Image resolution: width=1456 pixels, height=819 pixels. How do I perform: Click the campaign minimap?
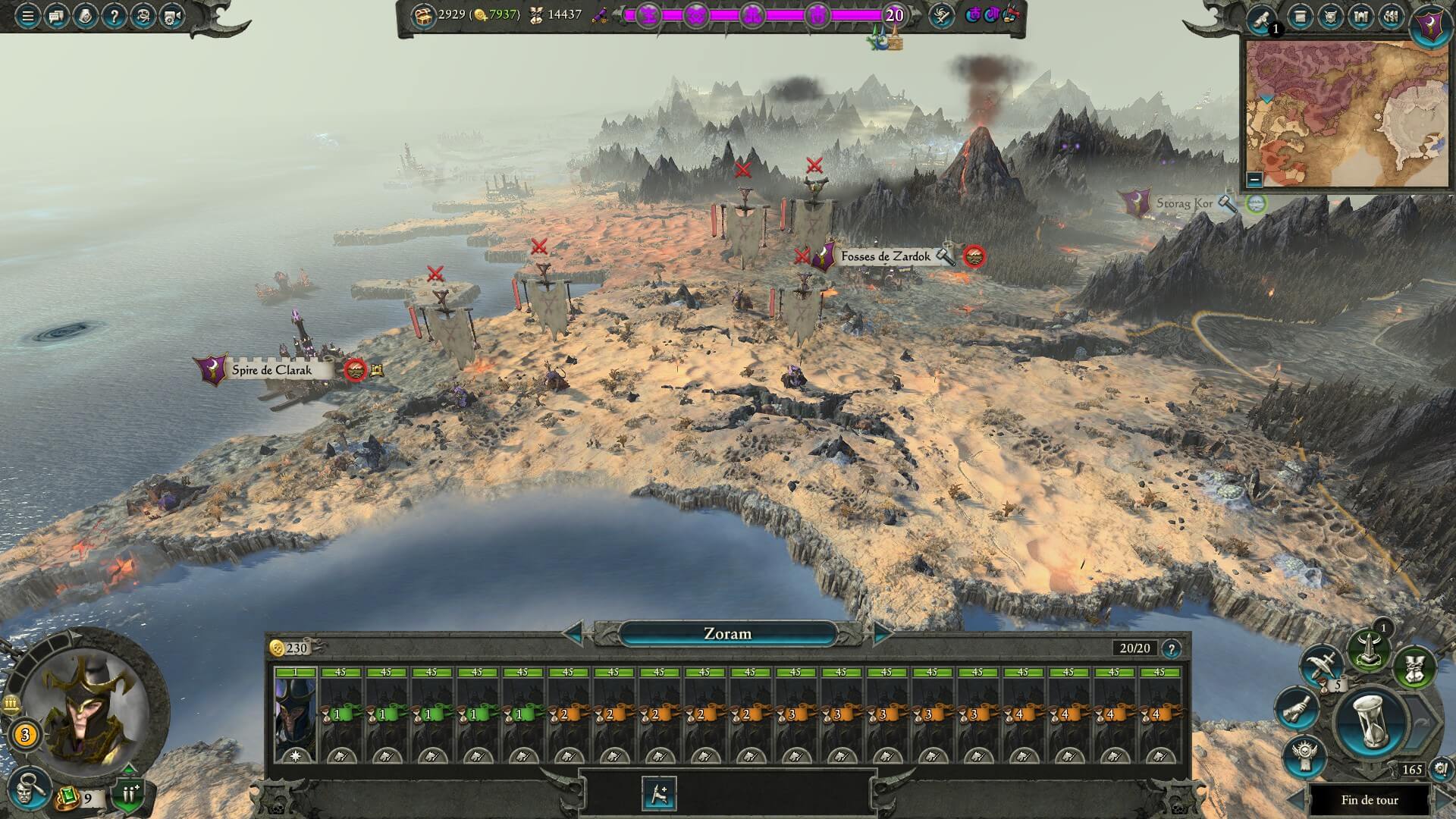[1347, 114]
